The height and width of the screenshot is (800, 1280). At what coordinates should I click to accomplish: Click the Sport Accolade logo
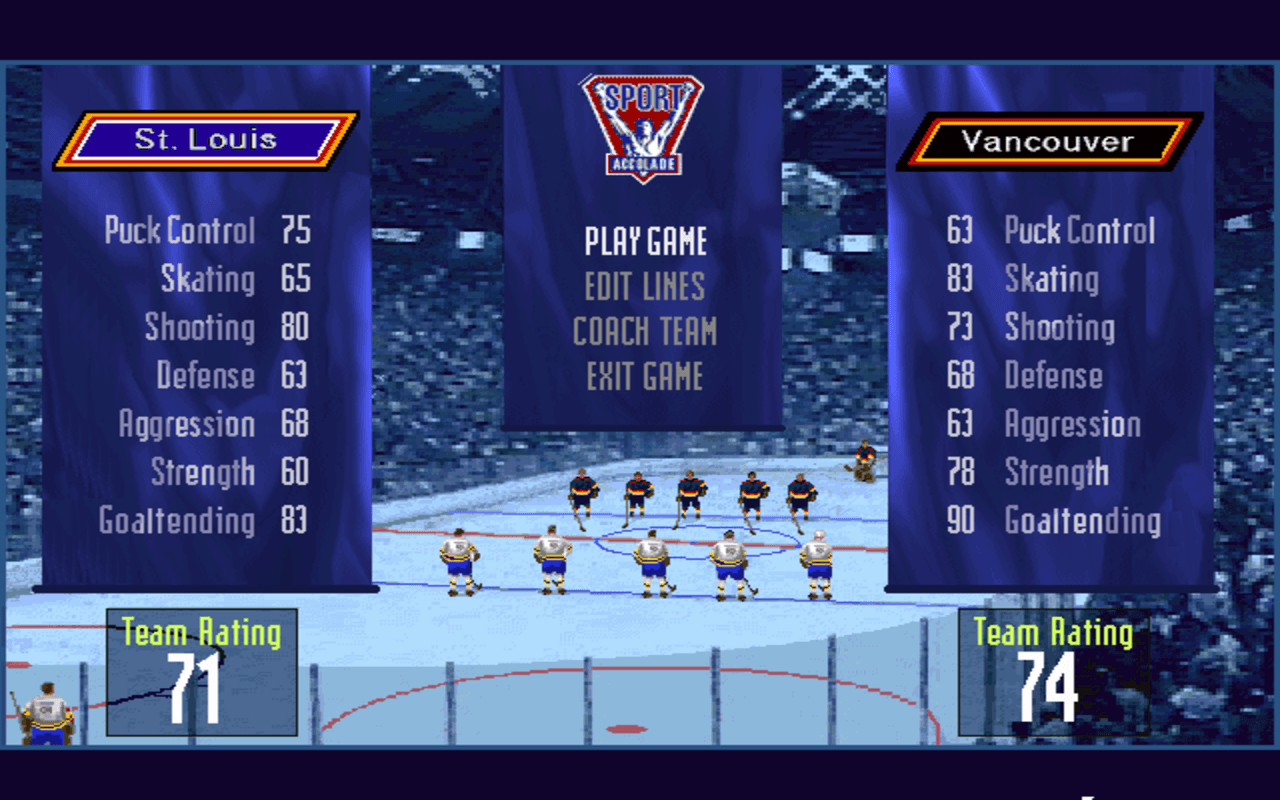pyautogui.click(x=643, y=125)
